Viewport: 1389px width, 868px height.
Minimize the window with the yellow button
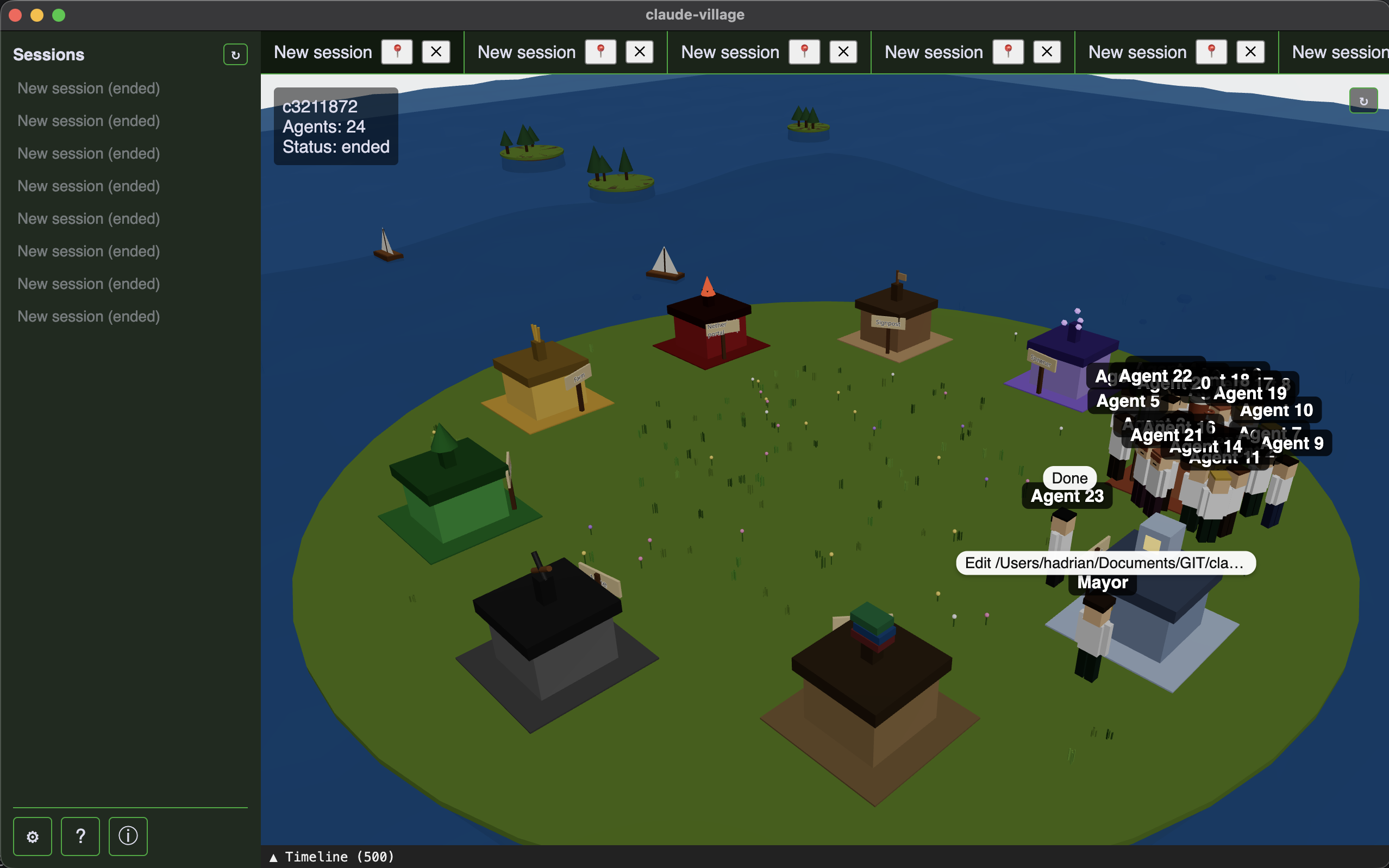(x=37, y=15)
